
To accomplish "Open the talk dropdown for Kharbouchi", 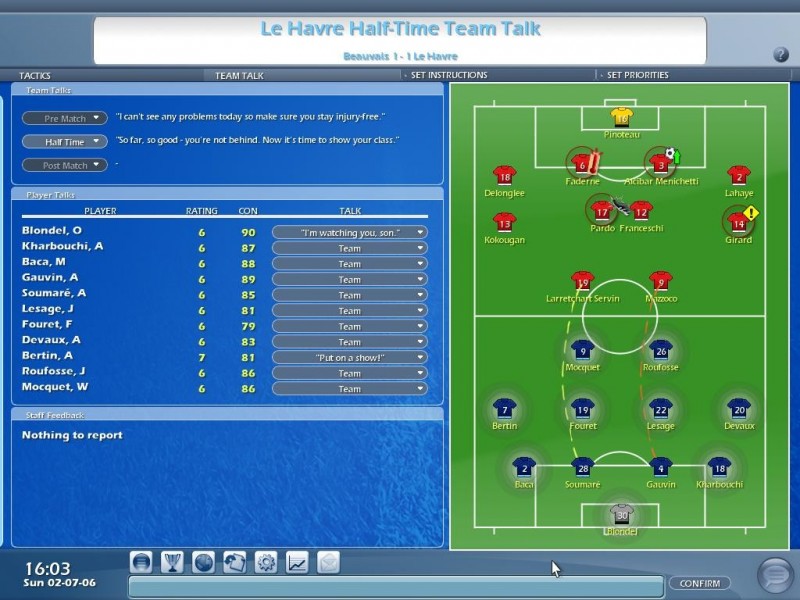I will click(x=349, y=248).
